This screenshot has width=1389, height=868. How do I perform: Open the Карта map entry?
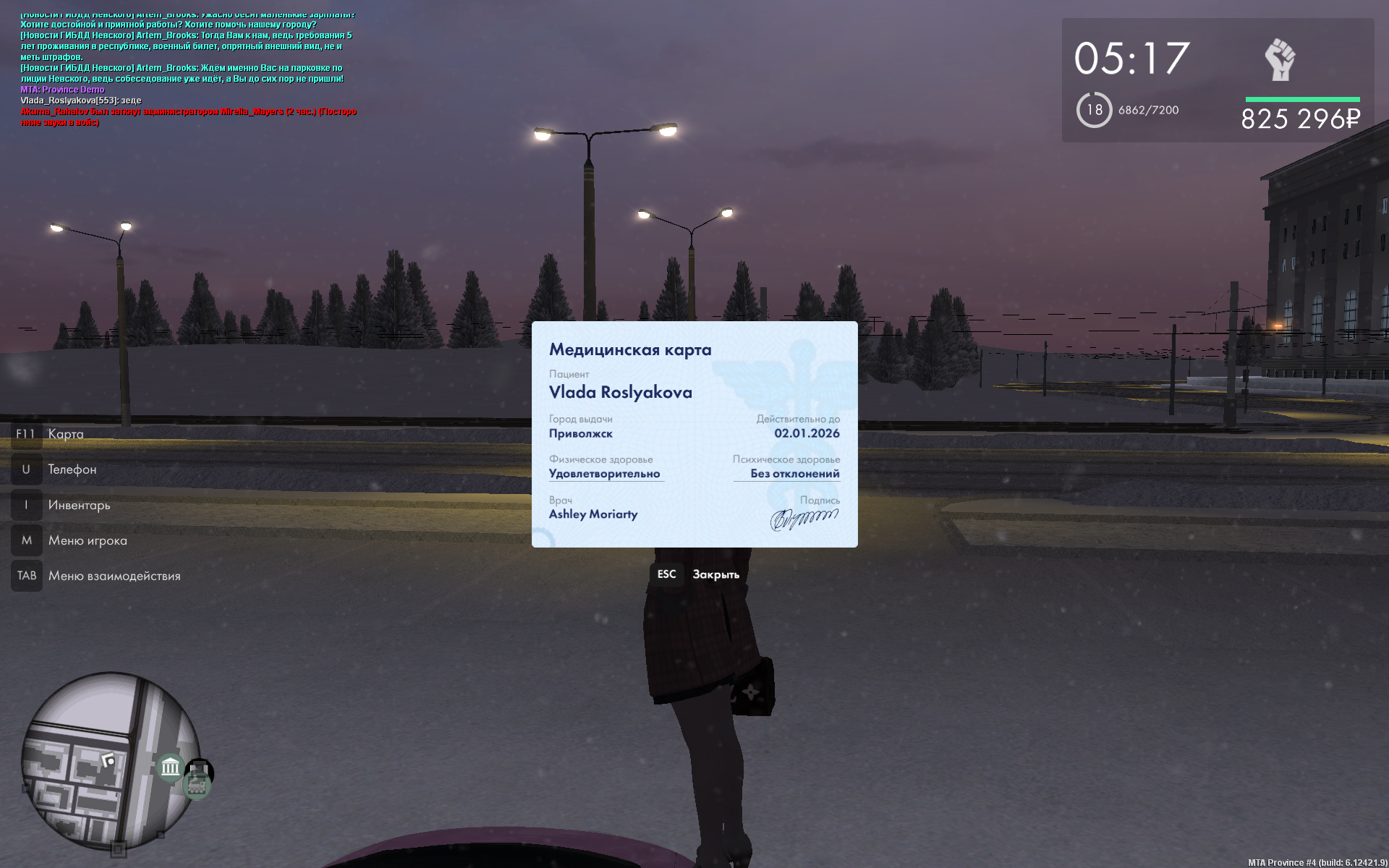coord(65,434)
